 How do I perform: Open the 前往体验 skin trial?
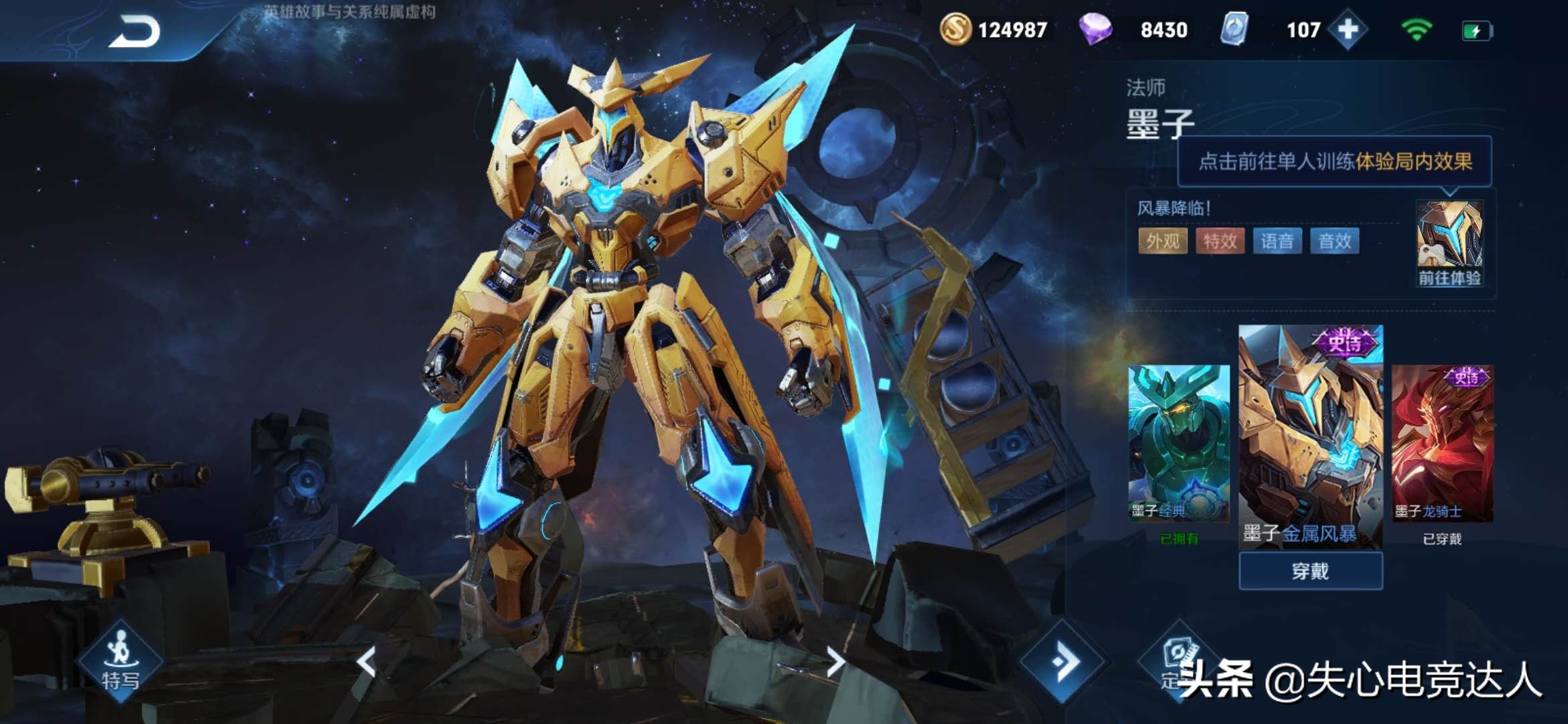point(1449,244)
